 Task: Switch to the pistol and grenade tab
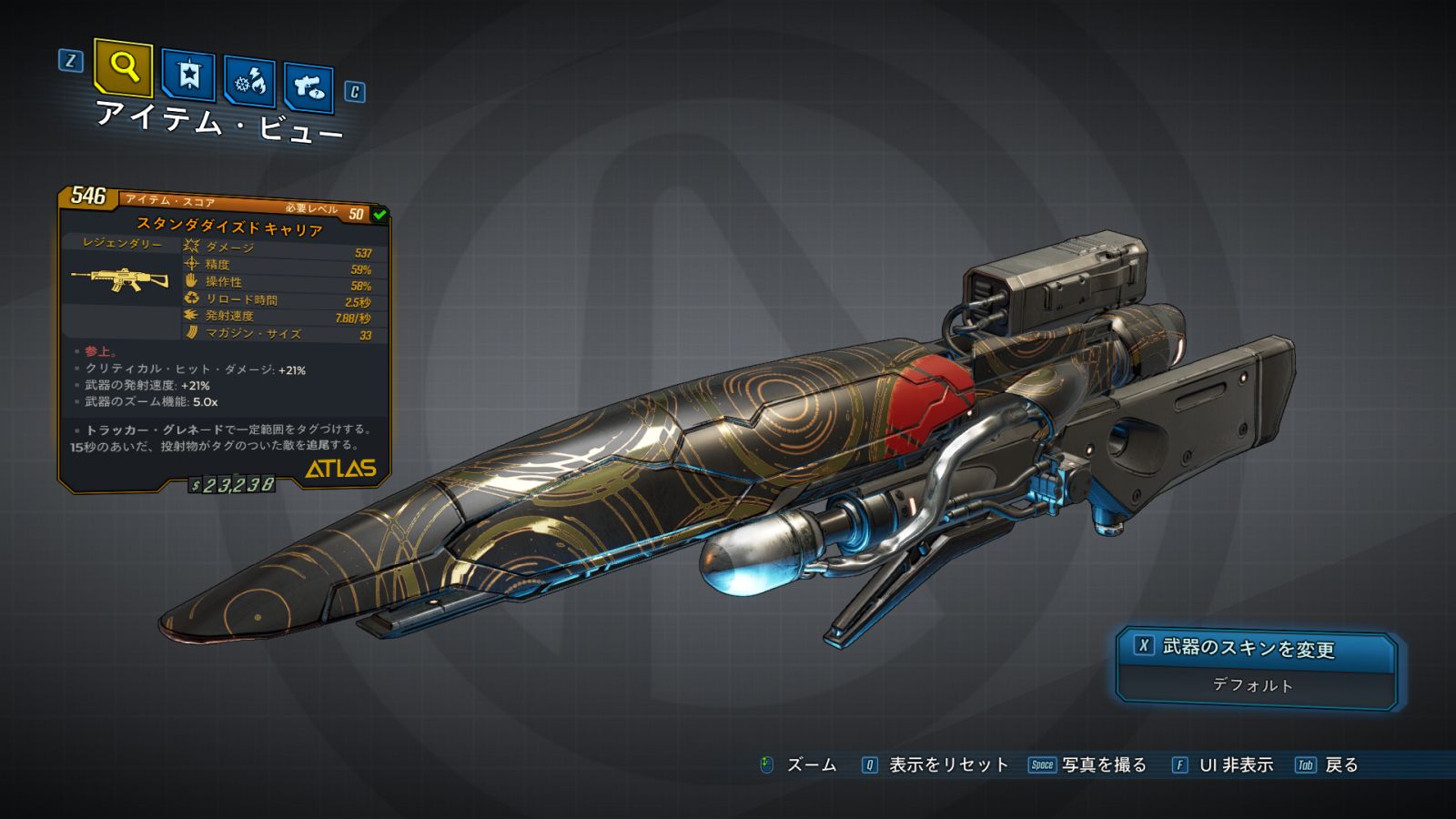(308, 87)
